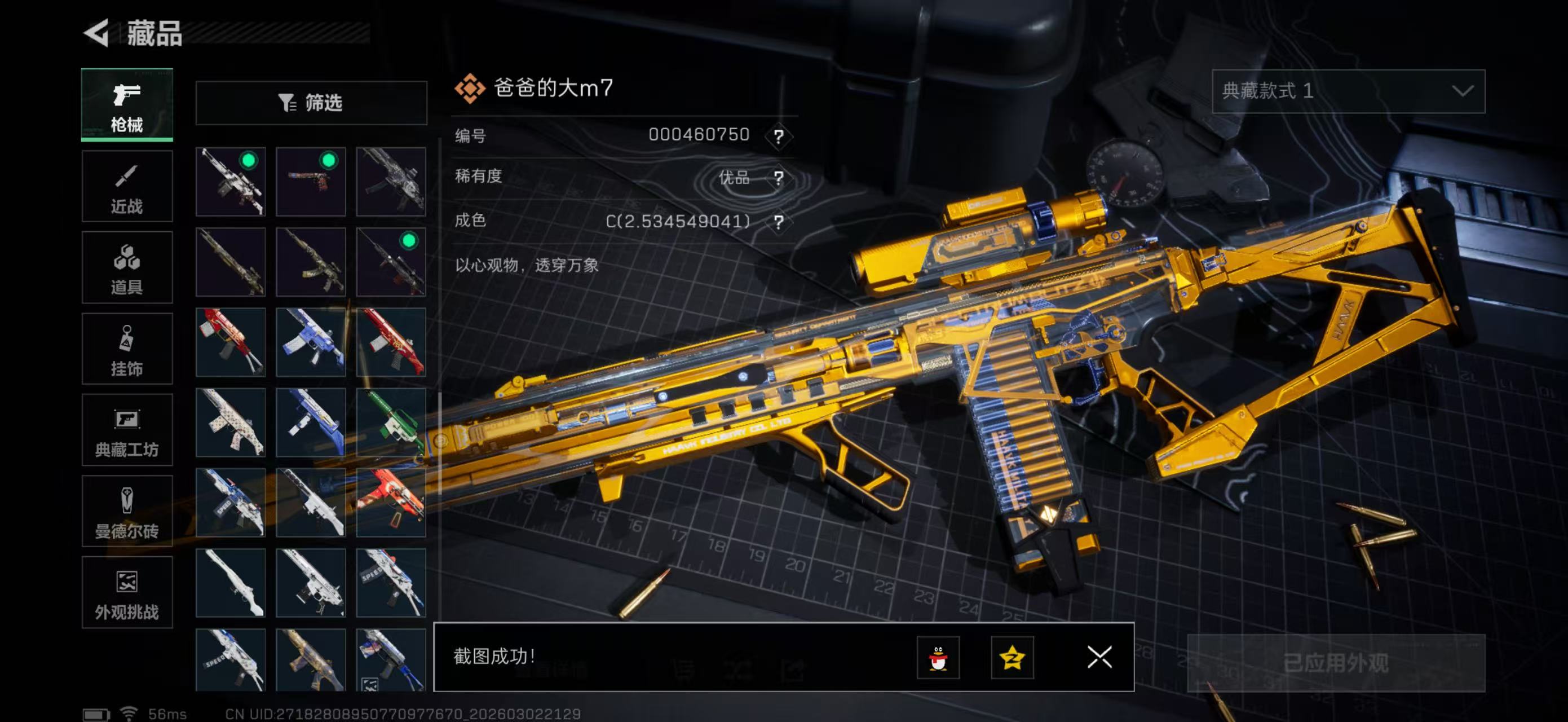The height and width of the screenshot is (722, 1568).
Task: Share the screenshot via the QQ penguin icon
Action: pyautogui.click(x=938, y=658)
